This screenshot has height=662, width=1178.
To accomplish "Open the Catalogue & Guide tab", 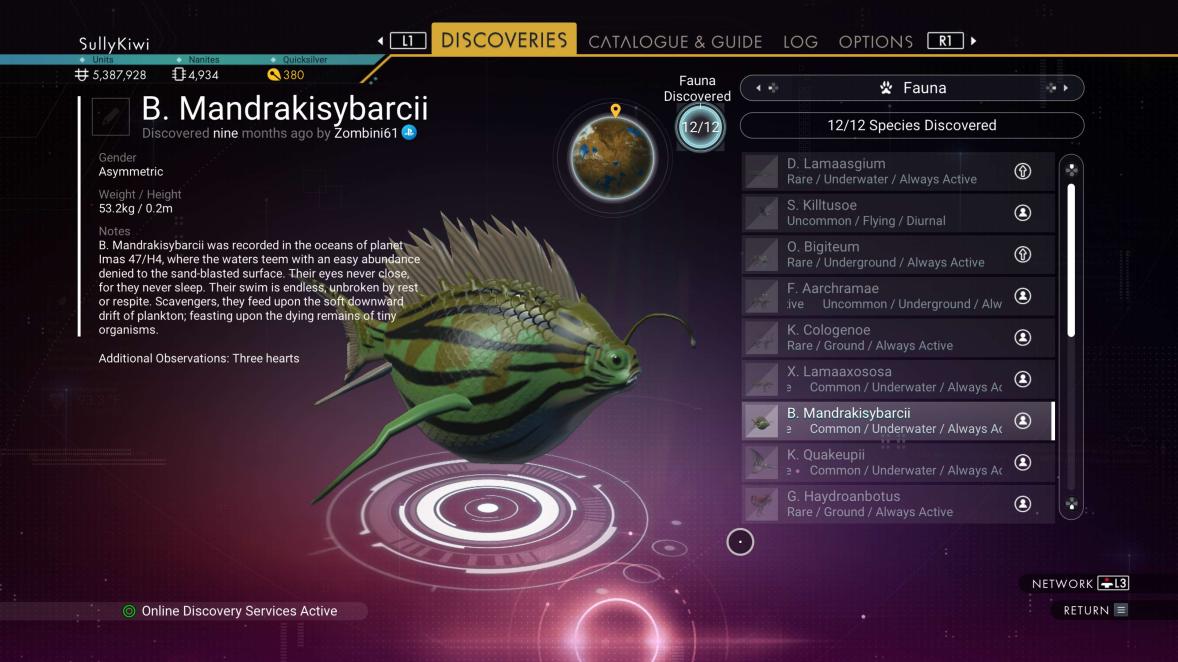I will tap(675, 42).
